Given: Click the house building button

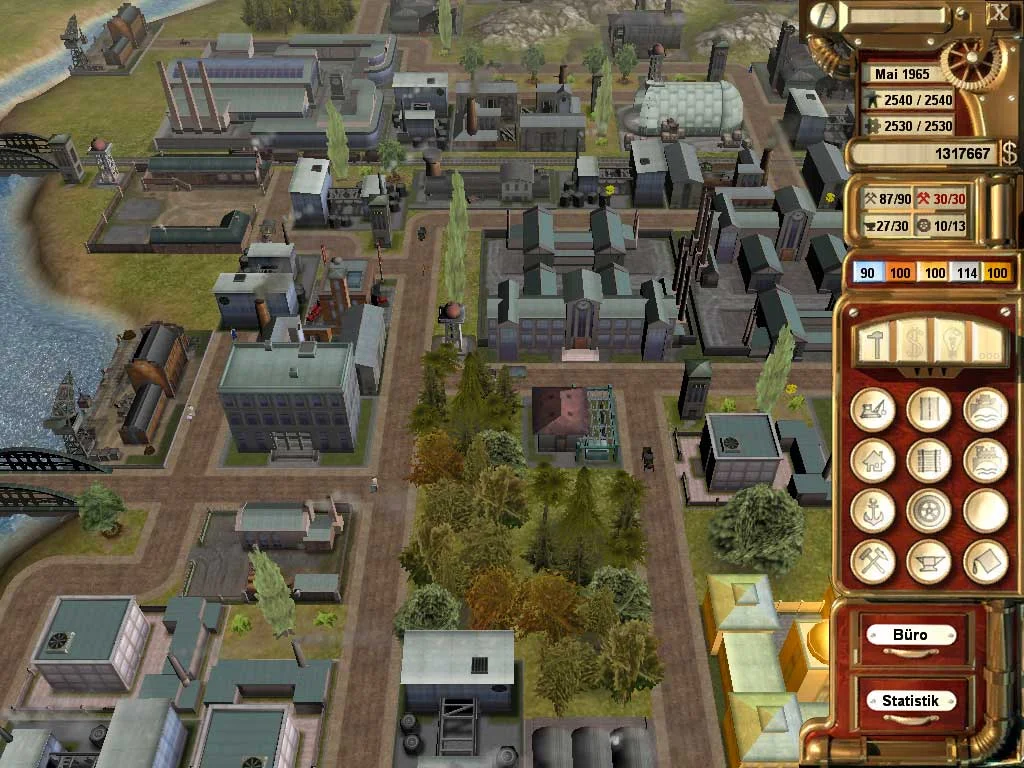Looking at the screenshot, I should coord(872,461).
